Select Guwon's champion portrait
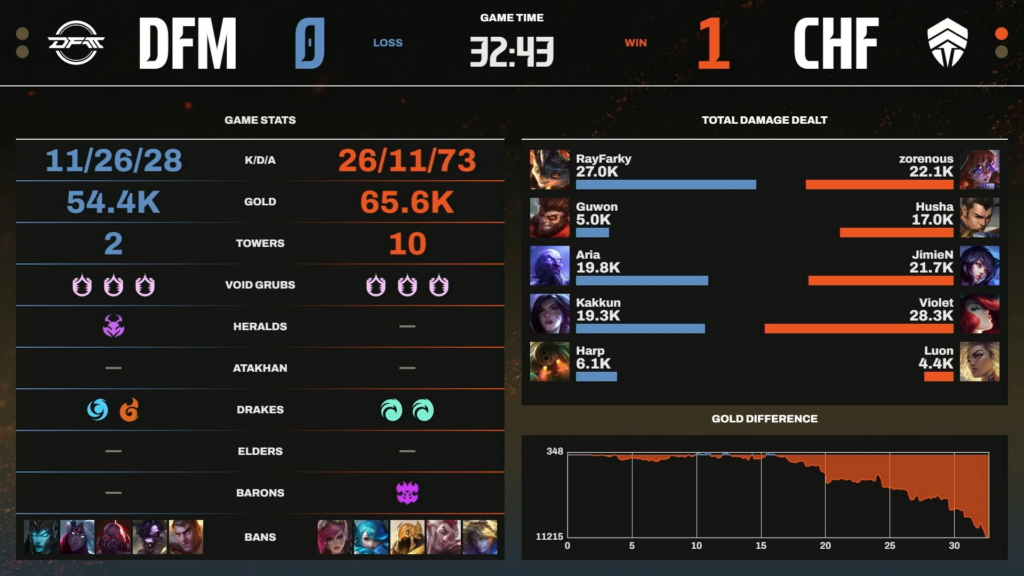Viewport: 1024px width, 576px height. pyautogui.click(x=550, y=217)
